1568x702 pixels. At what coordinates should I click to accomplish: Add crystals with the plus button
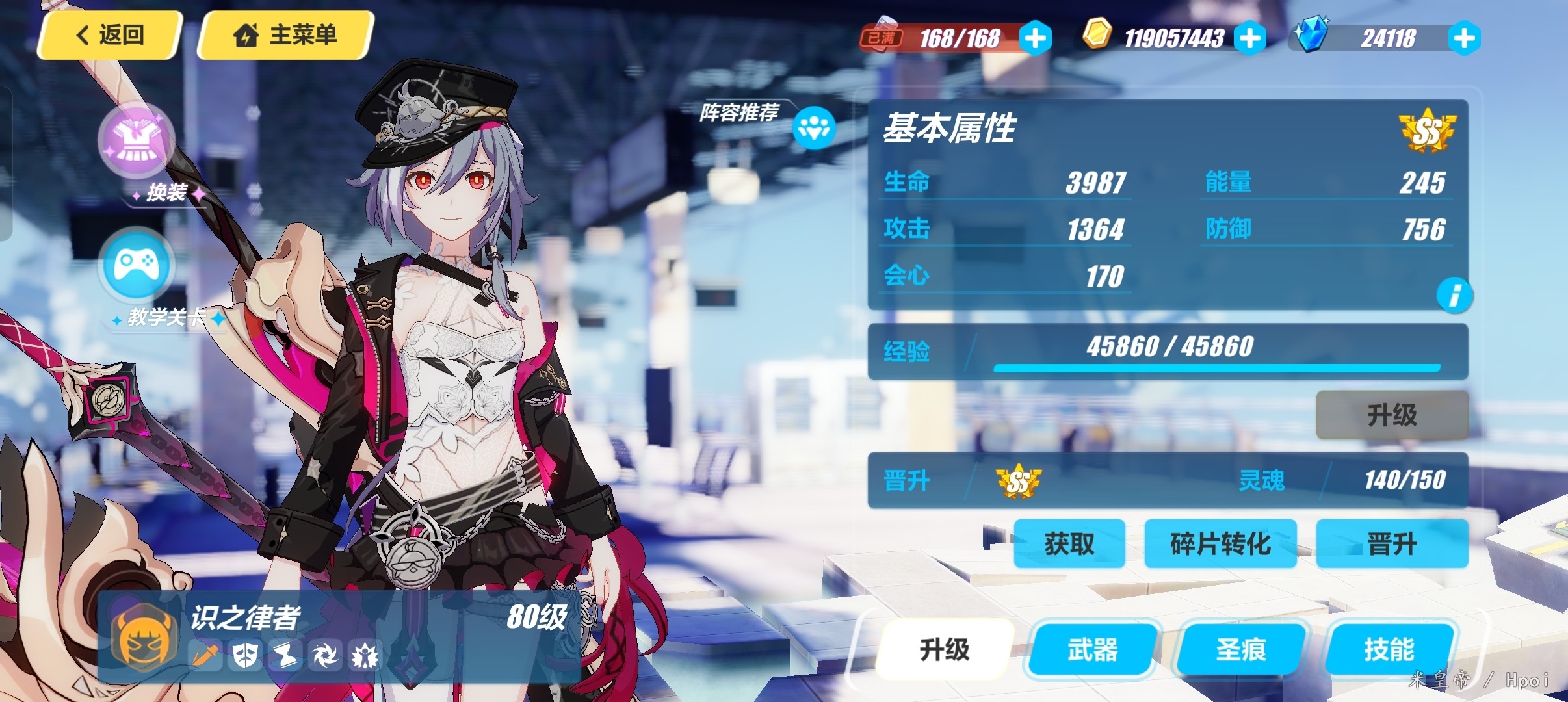point(1464,38)
